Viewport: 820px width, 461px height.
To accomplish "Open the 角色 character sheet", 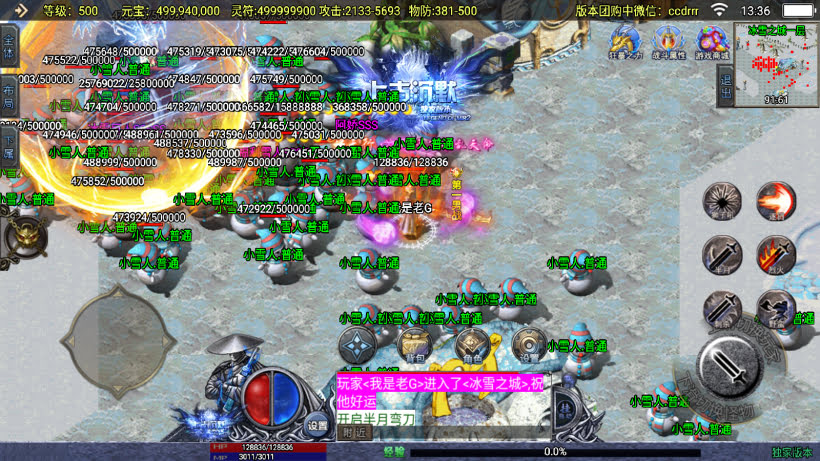I will tap(471, 346).
